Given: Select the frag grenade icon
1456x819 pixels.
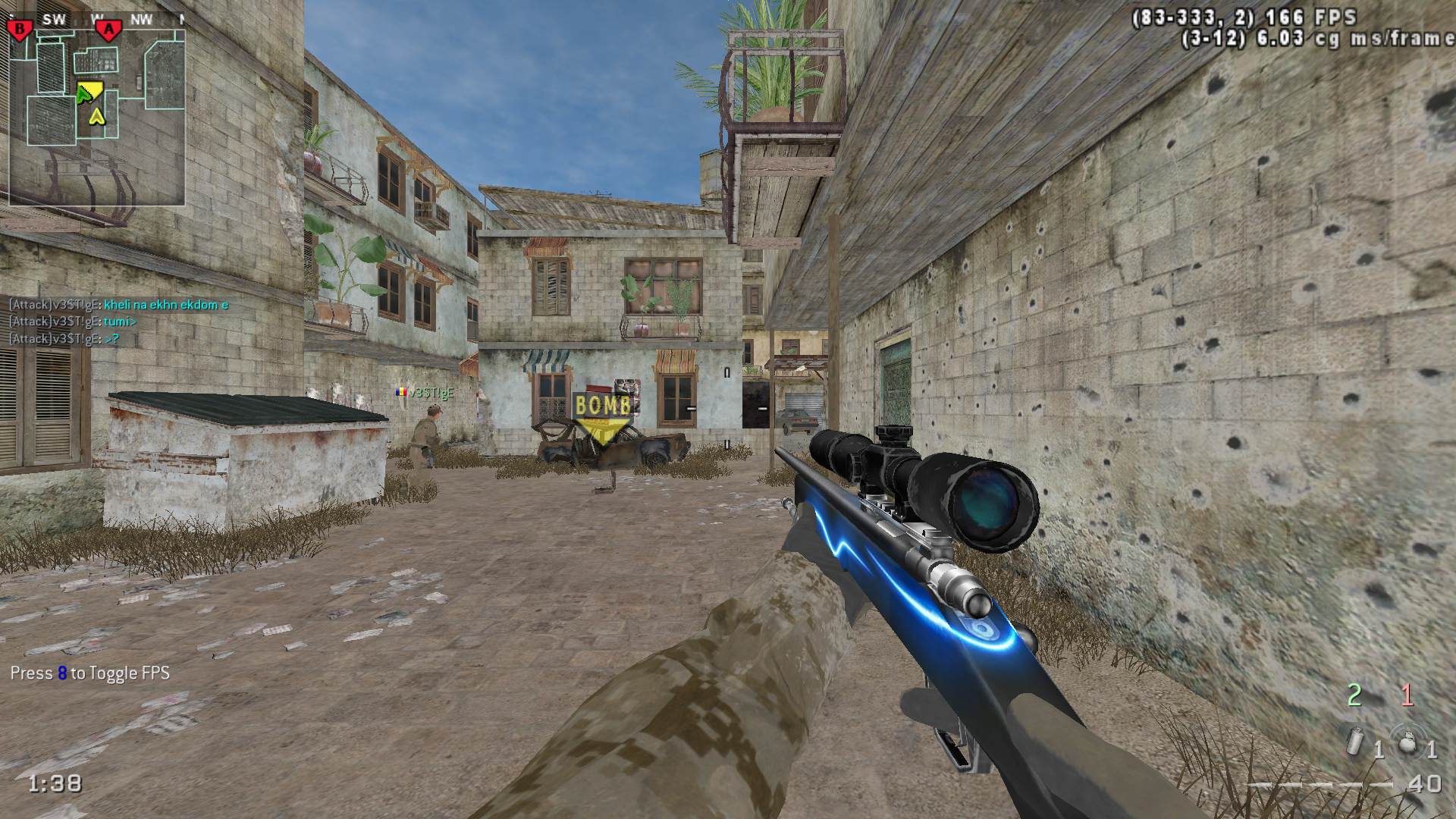Looking at the screenshot, I should (1408, 742).
